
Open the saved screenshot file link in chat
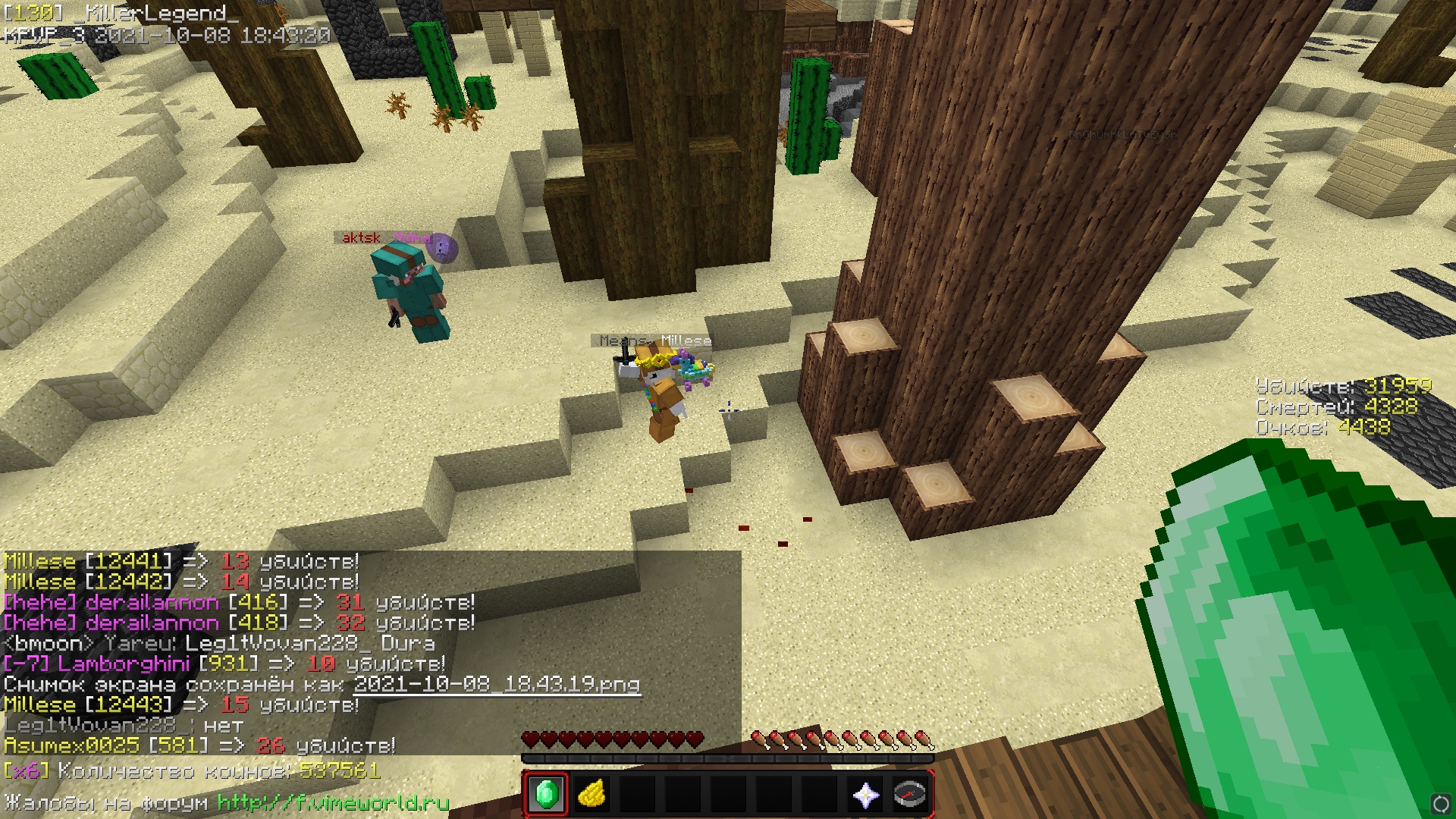497,685
